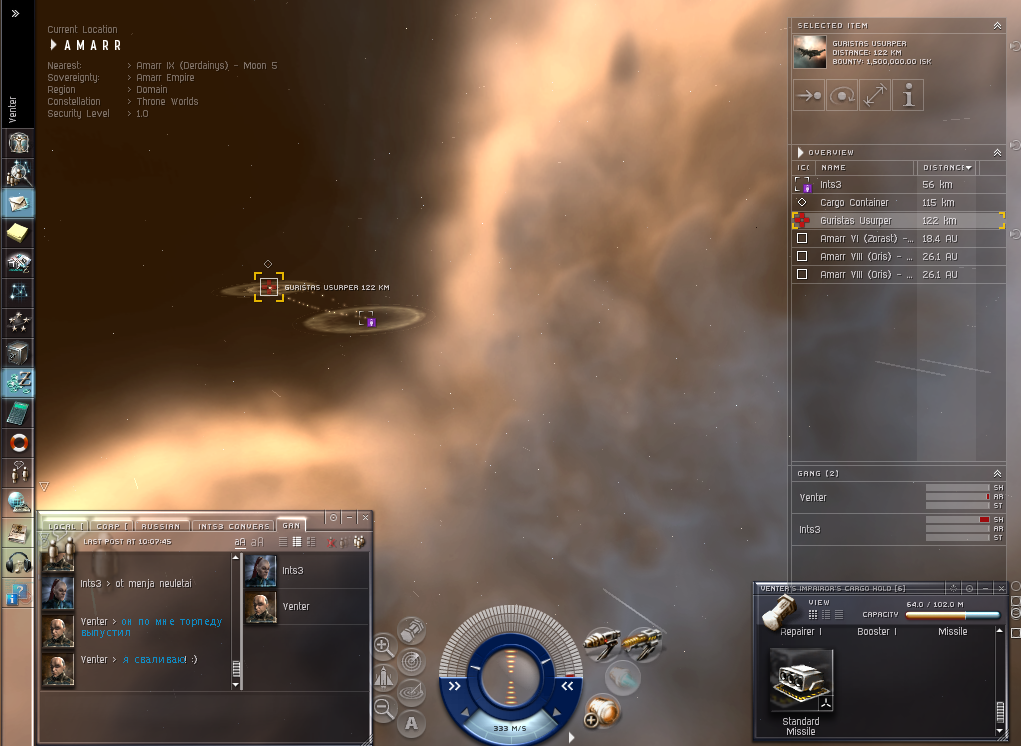
Task: Orbit the selected Guristas Usurper
Action: [842, 95]
